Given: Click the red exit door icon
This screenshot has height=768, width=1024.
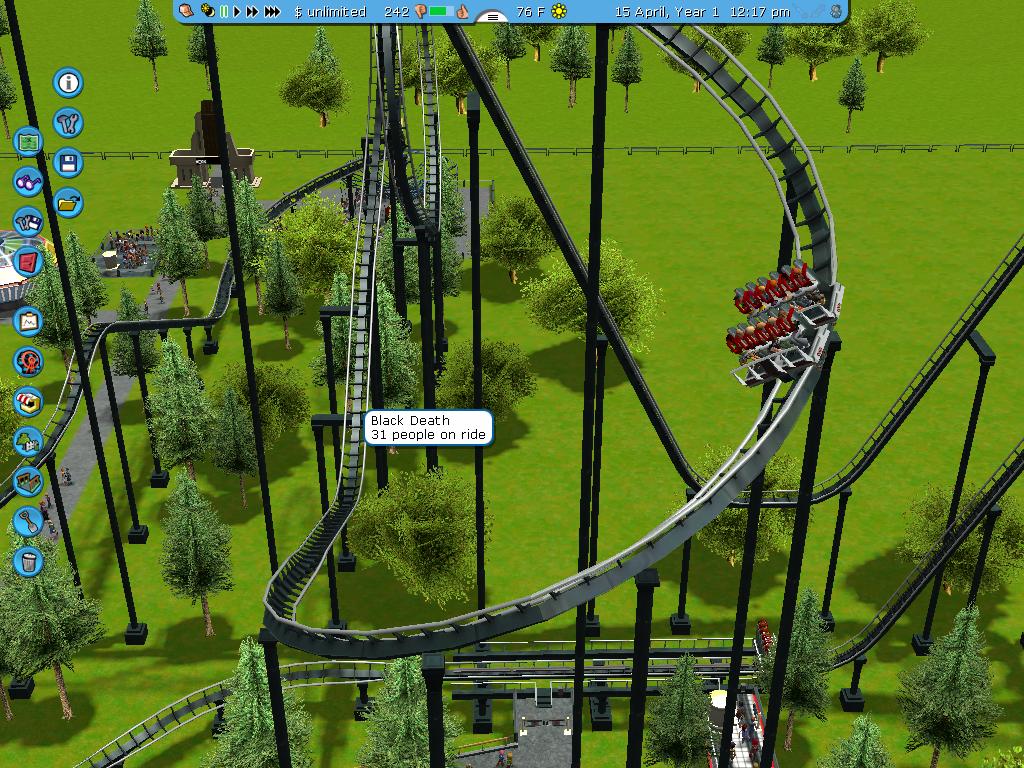Looking at the screenshot, I should [x=28, y=262].
